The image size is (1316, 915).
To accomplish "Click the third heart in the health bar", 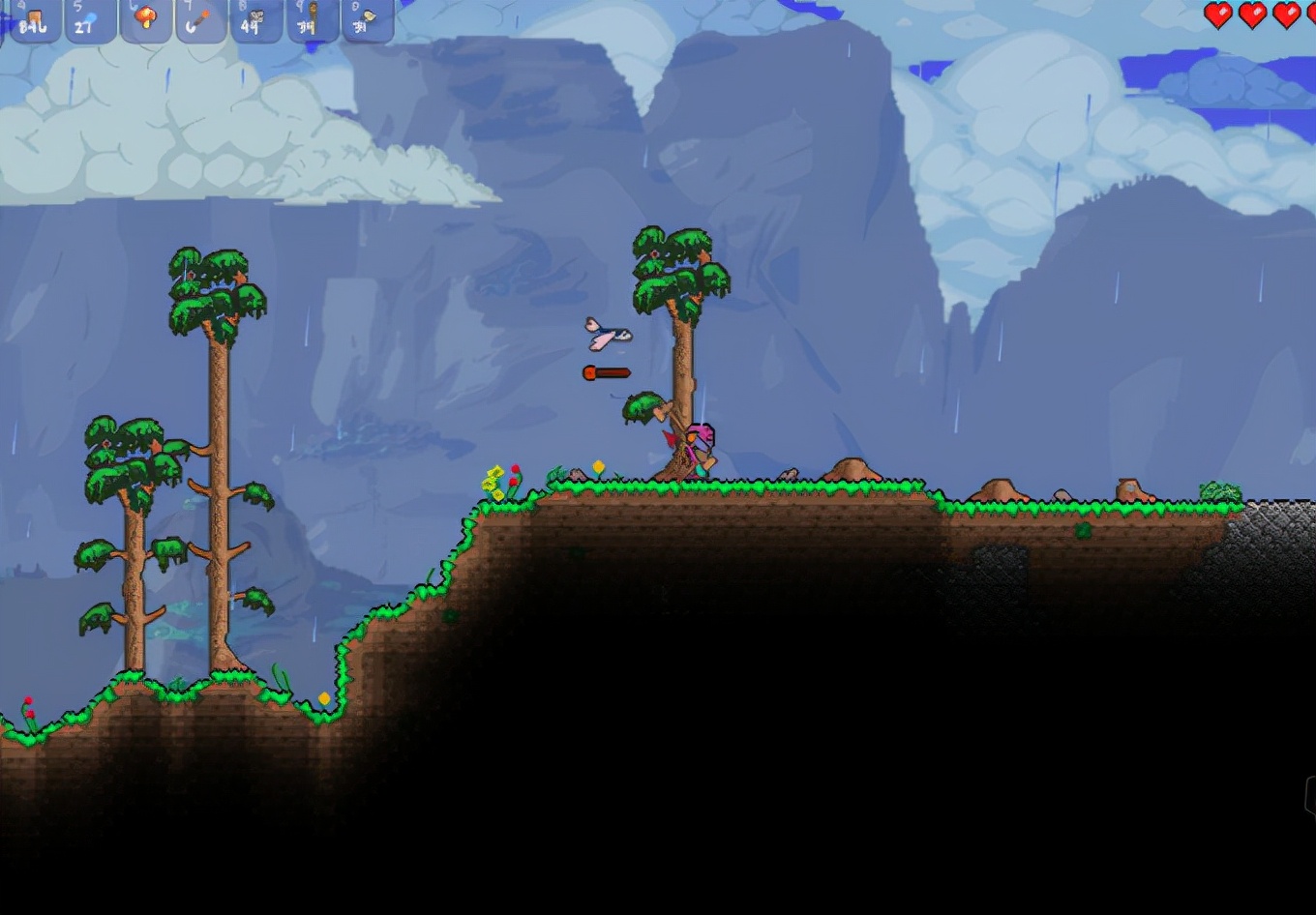I will pos(1287,14).
